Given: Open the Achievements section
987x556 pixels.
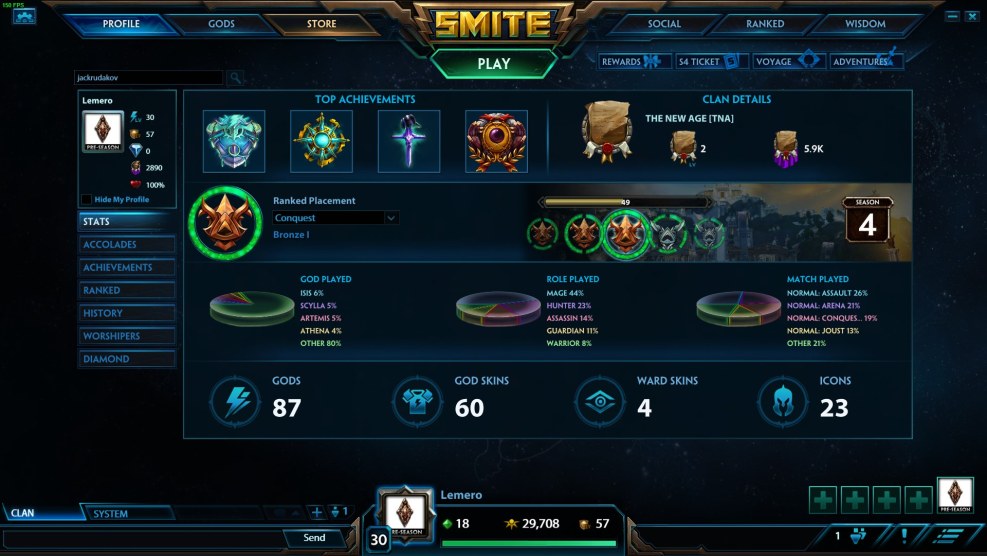Looking at the screenshot, I should pyautogui.click(x=127, y=268).
